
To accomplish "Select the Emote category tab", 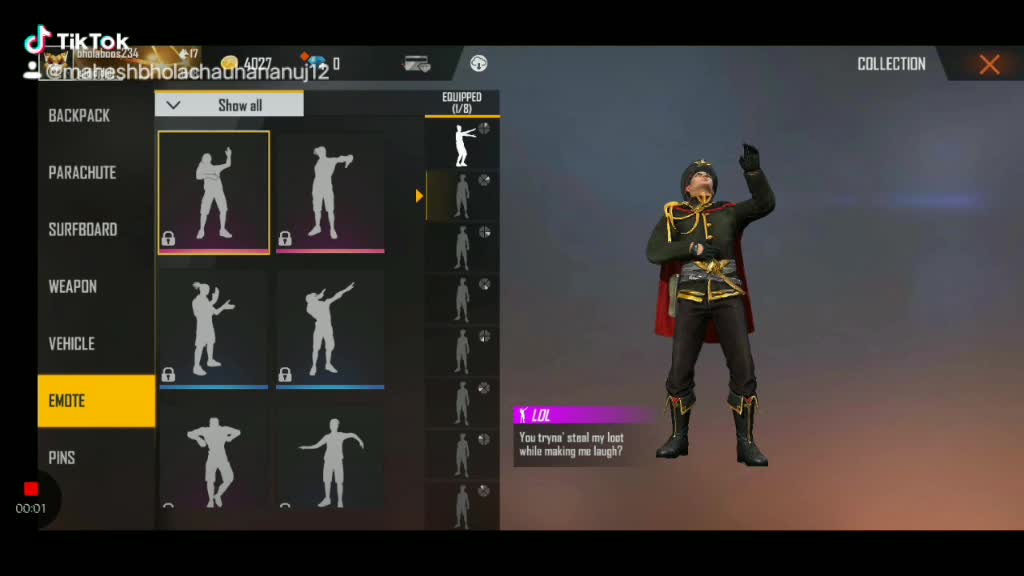I will point(96,401).
